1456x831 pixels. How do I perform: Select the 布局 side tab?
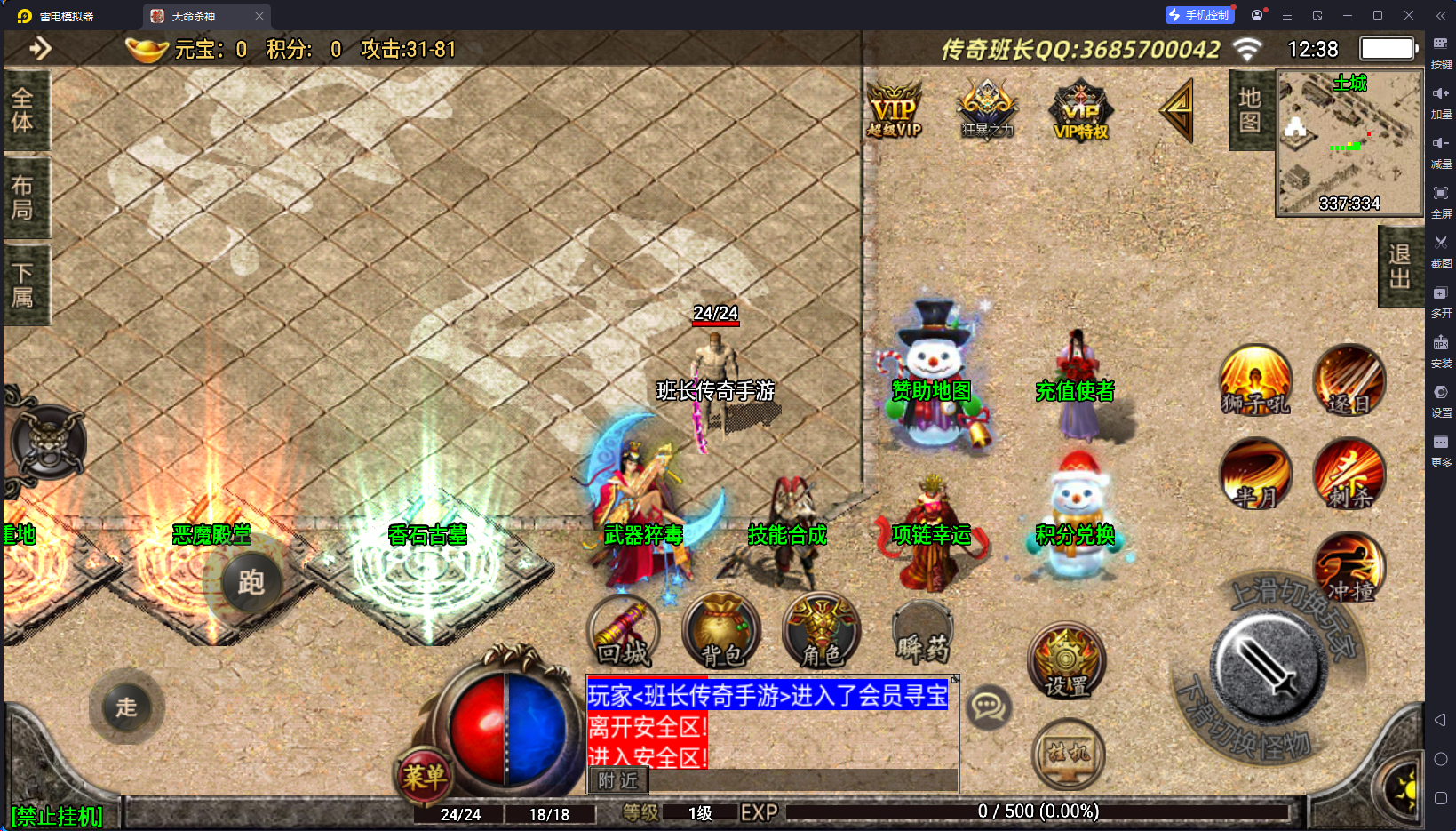click(24, 197)
